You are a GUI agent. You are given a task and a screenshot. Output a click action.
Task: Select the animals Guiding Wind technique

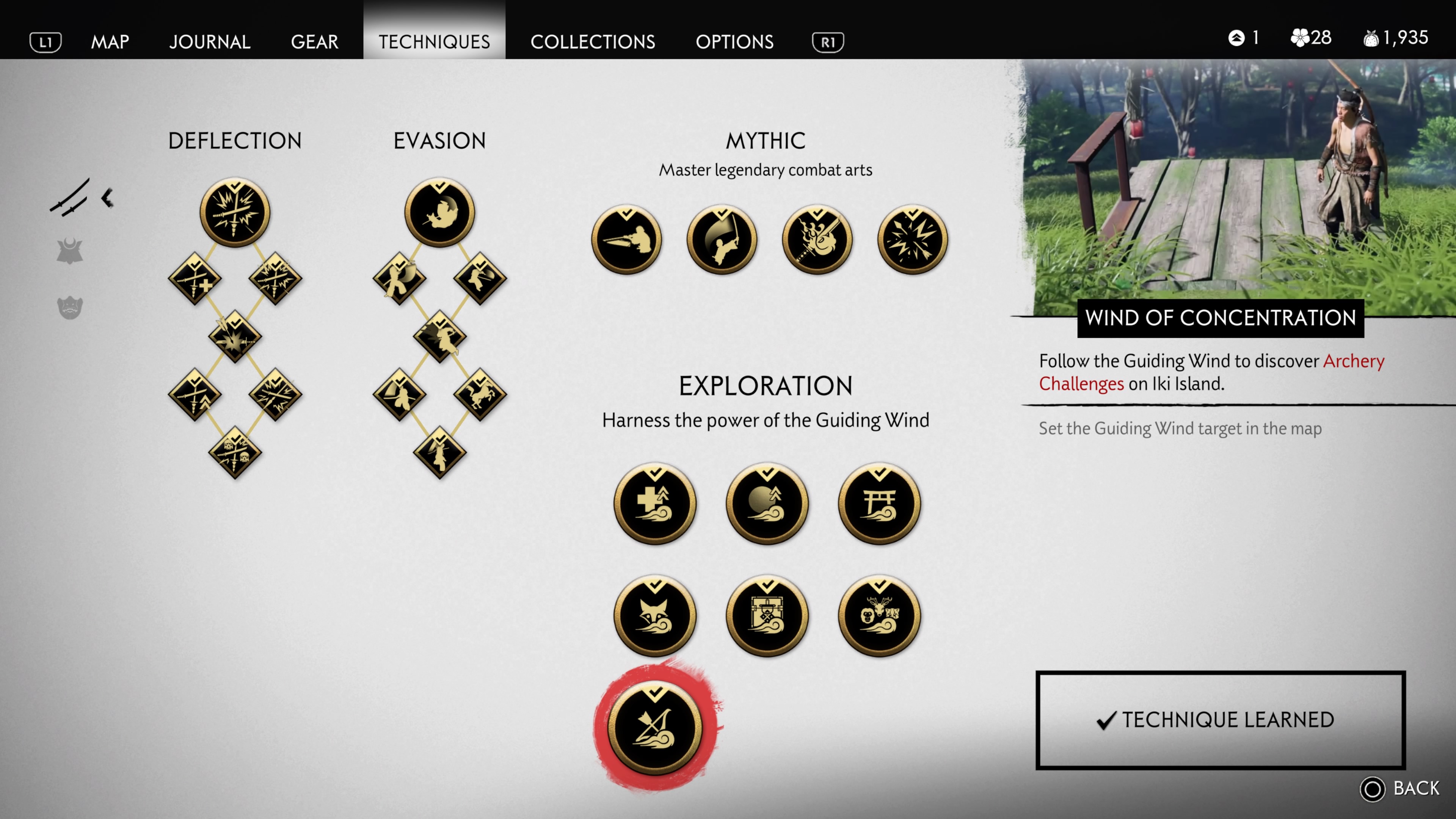(879, 615)
